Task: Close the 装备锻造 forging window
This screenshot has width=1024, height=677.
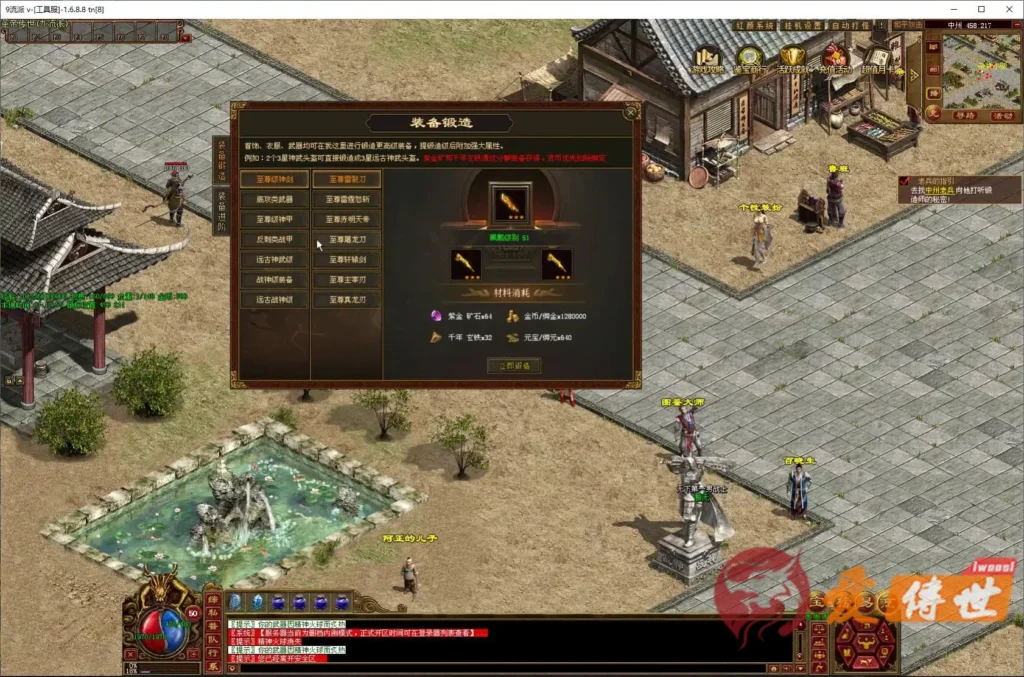Action: [x=629, y=113]
